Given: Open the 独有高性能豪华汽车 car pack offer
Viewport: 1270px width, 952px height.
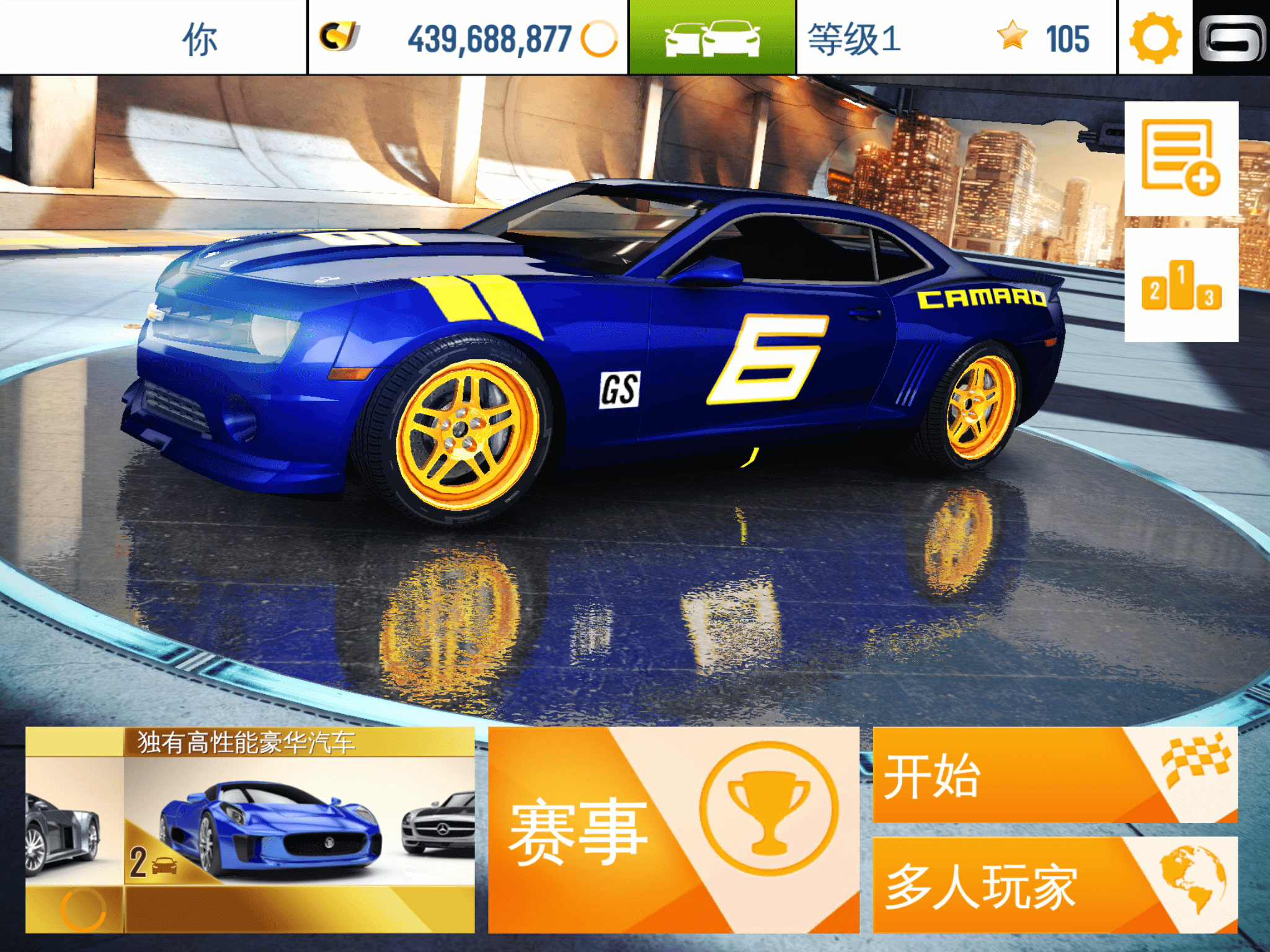Looking at the screenshot, I should [x=250, y=829].
